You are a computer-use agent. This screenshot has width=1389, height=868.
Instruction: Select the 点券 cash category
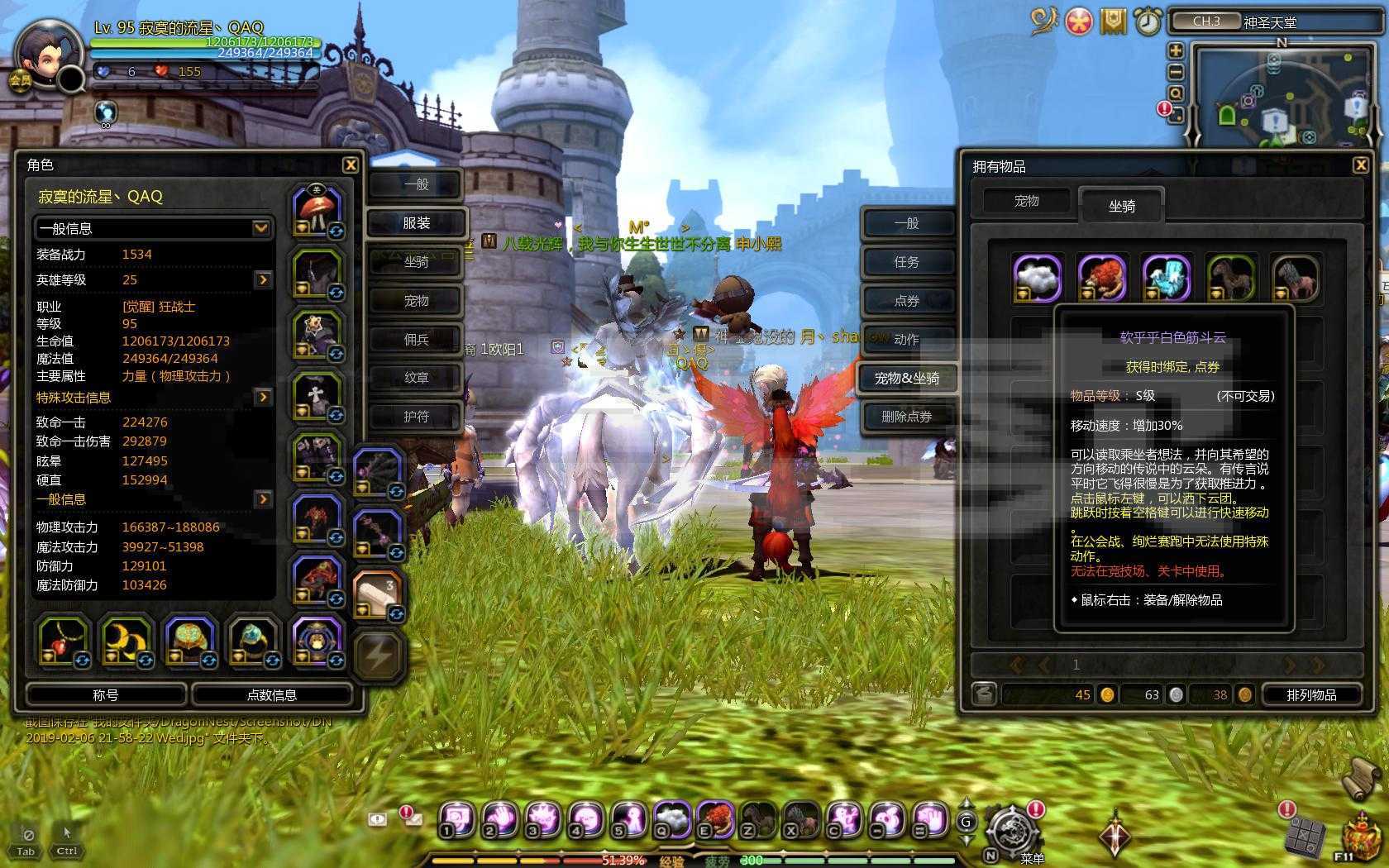(x=906, y=301)
